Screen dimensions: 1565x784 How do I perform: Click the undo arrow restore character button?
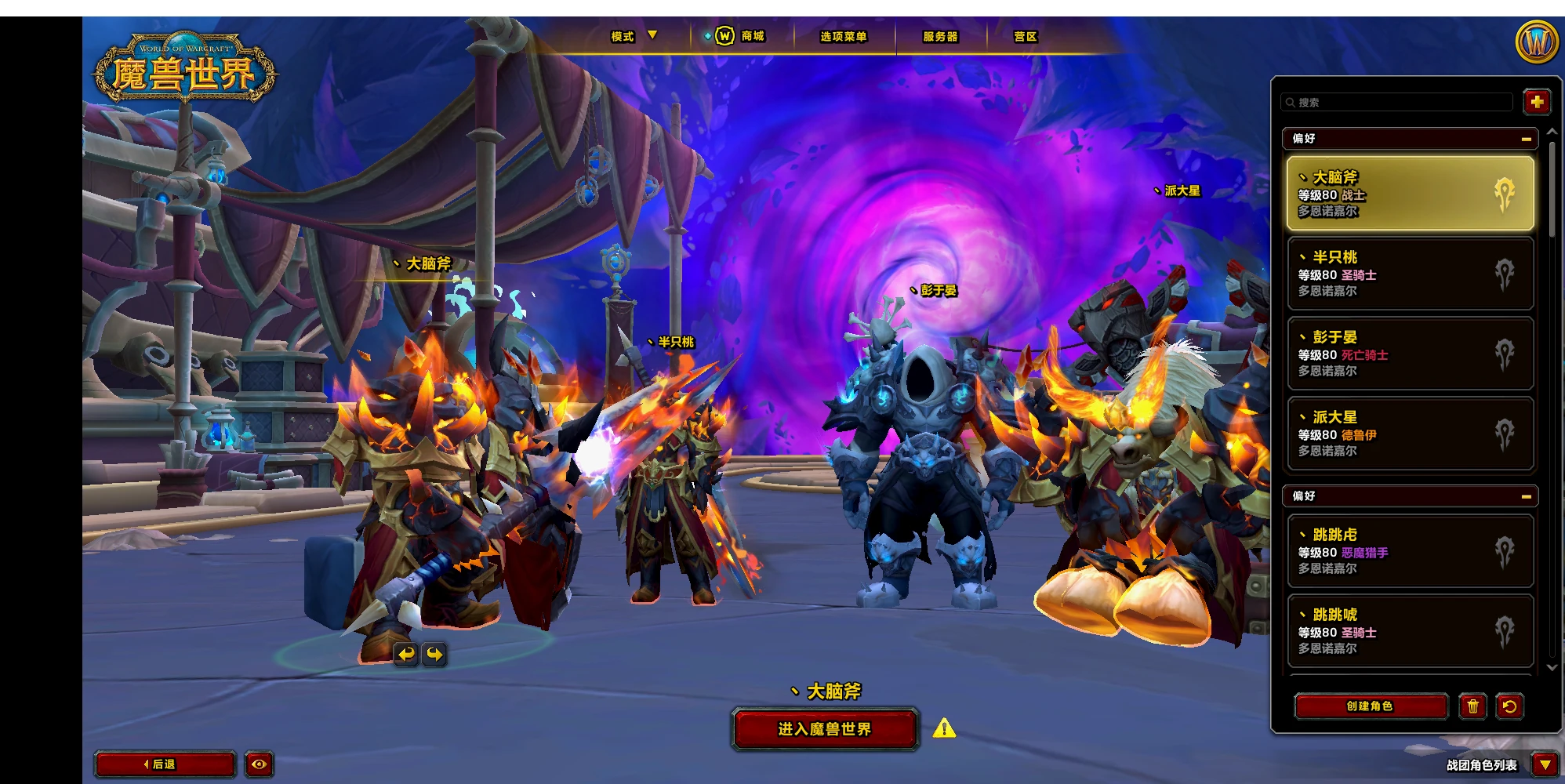coord(1509,706)
